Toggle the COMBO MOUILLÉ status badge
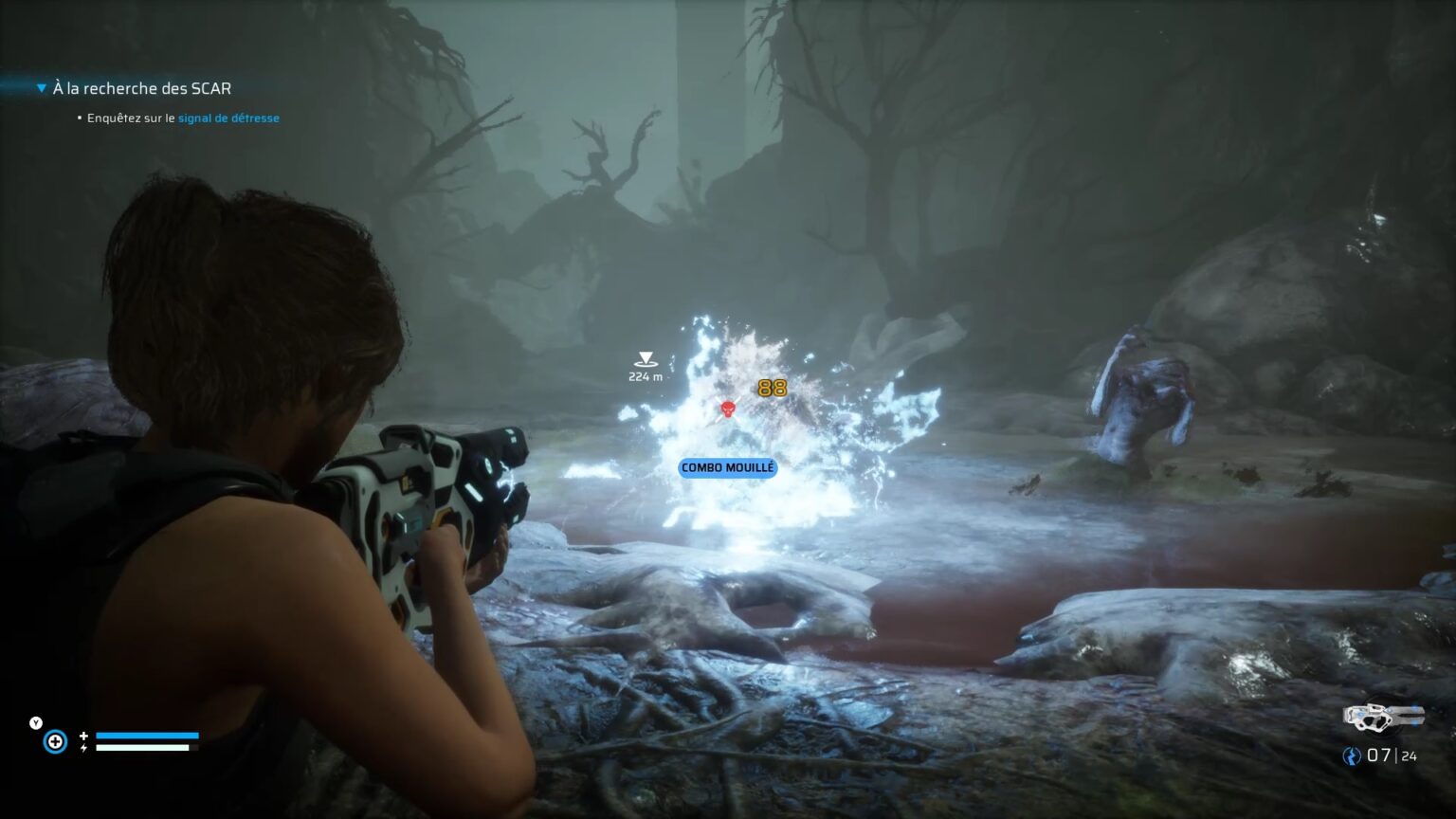This screenshot has width=1456, height=819. (727, 468)
